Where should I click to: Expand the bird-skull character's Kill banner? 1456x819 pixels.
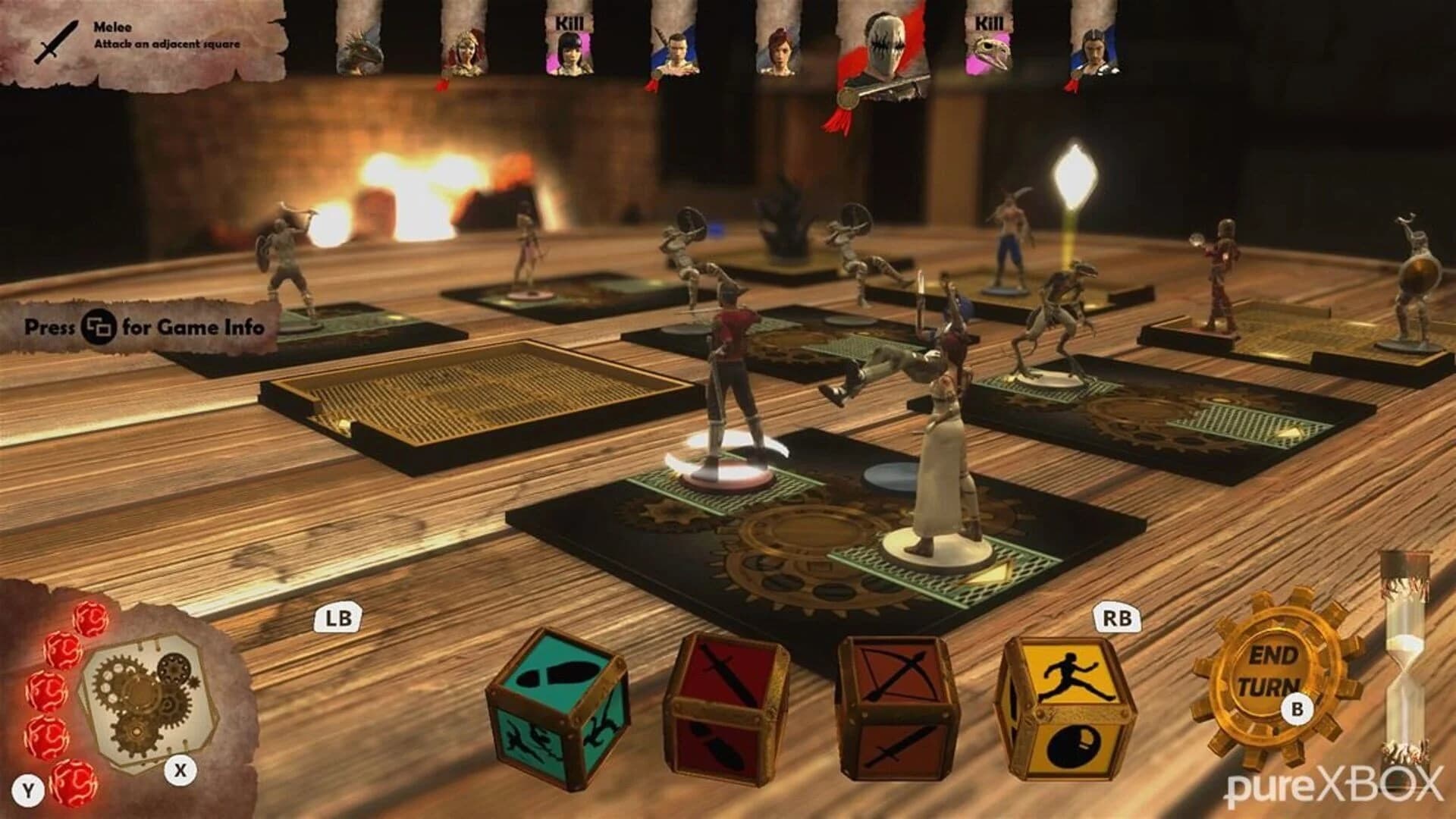(x=988, y=21)
